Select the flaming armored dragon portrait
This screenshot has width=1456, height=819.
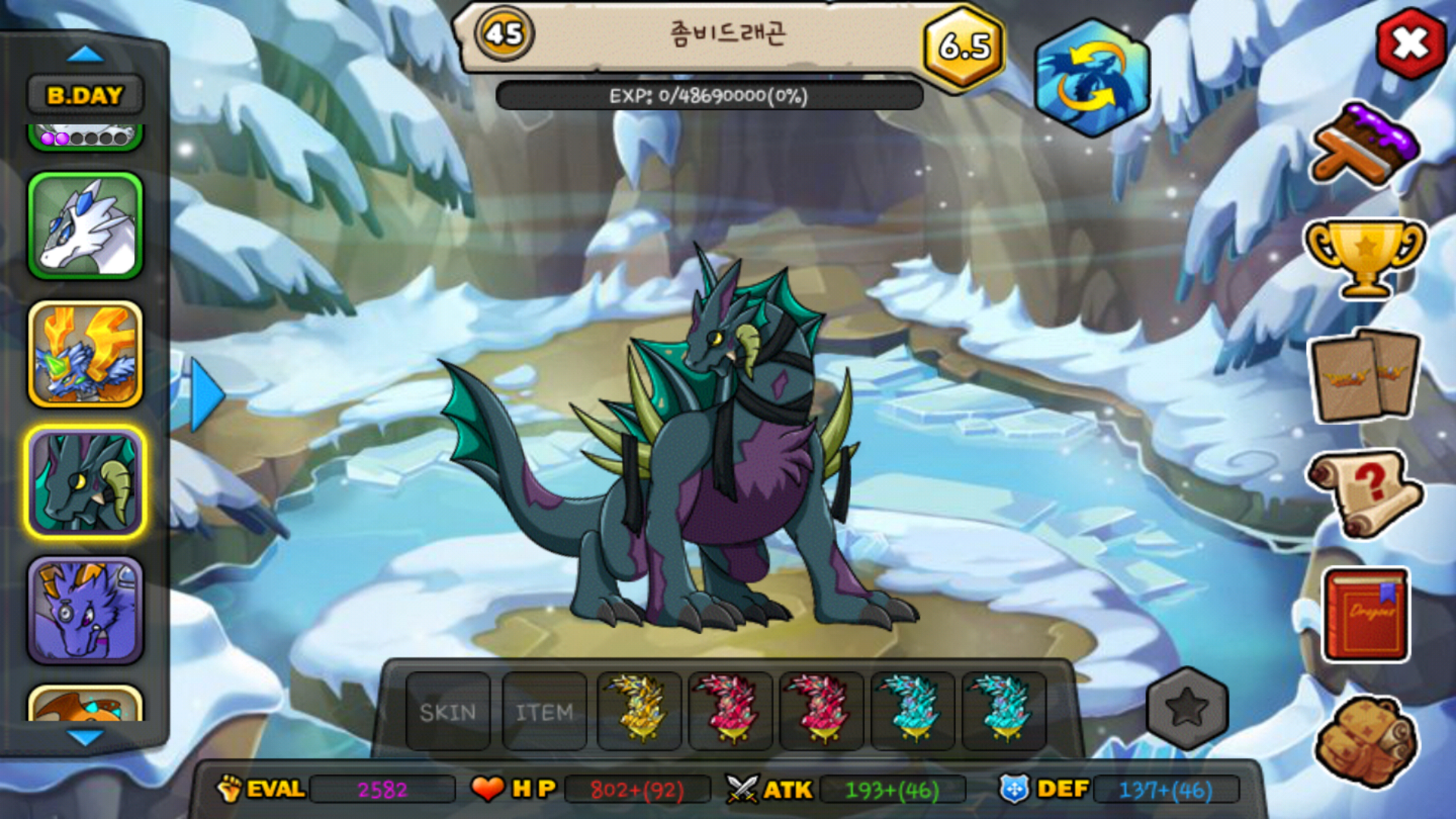tap(86, 353)
